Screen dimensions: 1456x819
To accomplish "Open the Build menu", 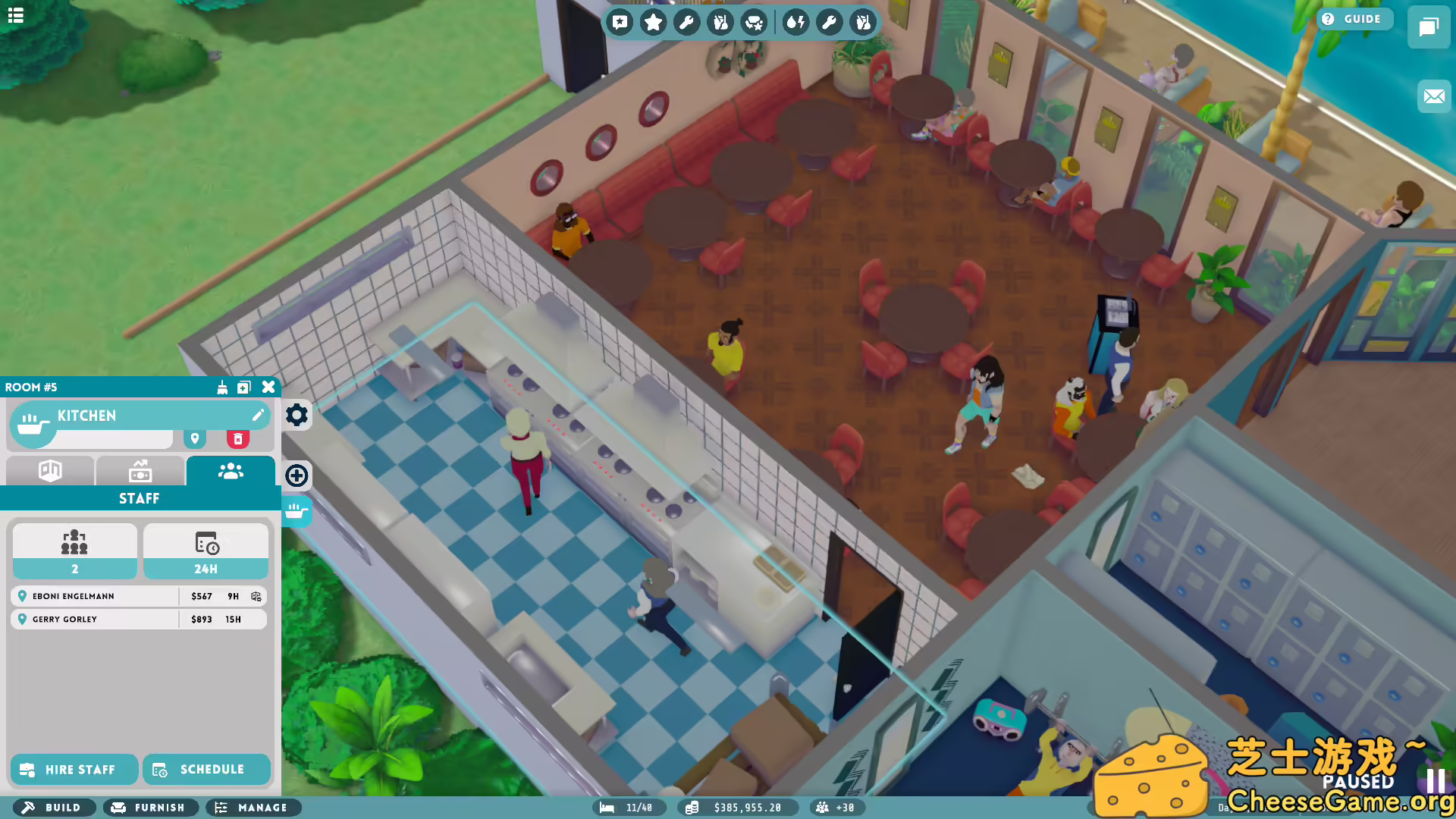I will pyautogui.click(x=53, y=808).
